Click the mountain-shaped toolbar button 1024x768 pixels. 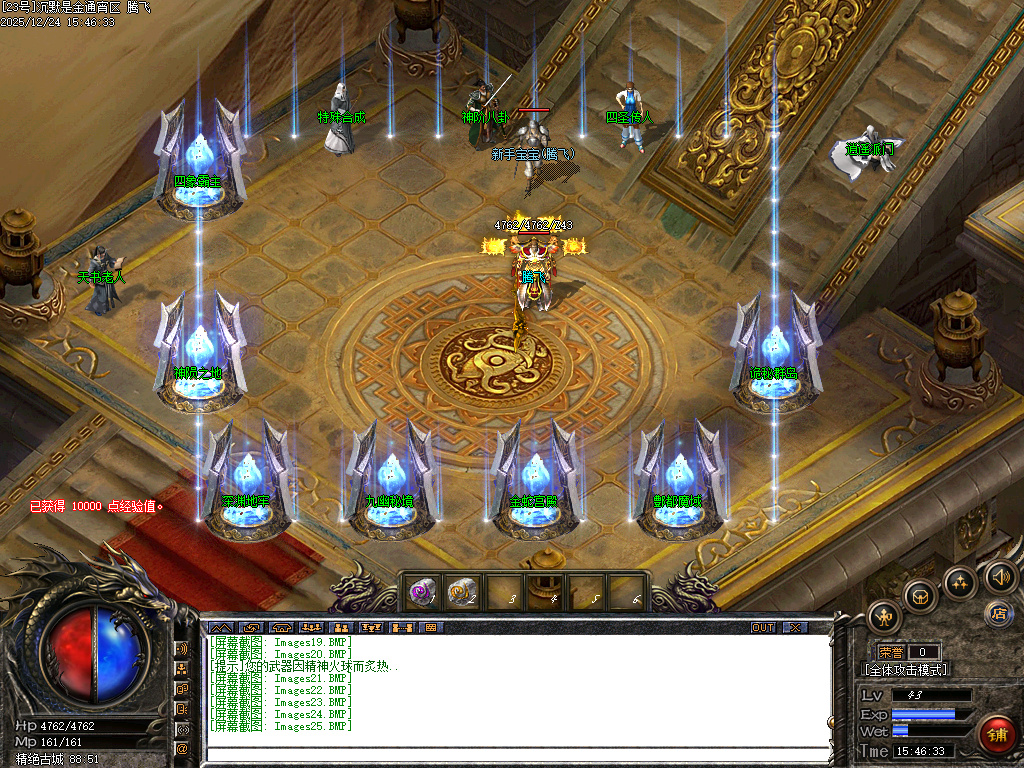coord(220,628)
